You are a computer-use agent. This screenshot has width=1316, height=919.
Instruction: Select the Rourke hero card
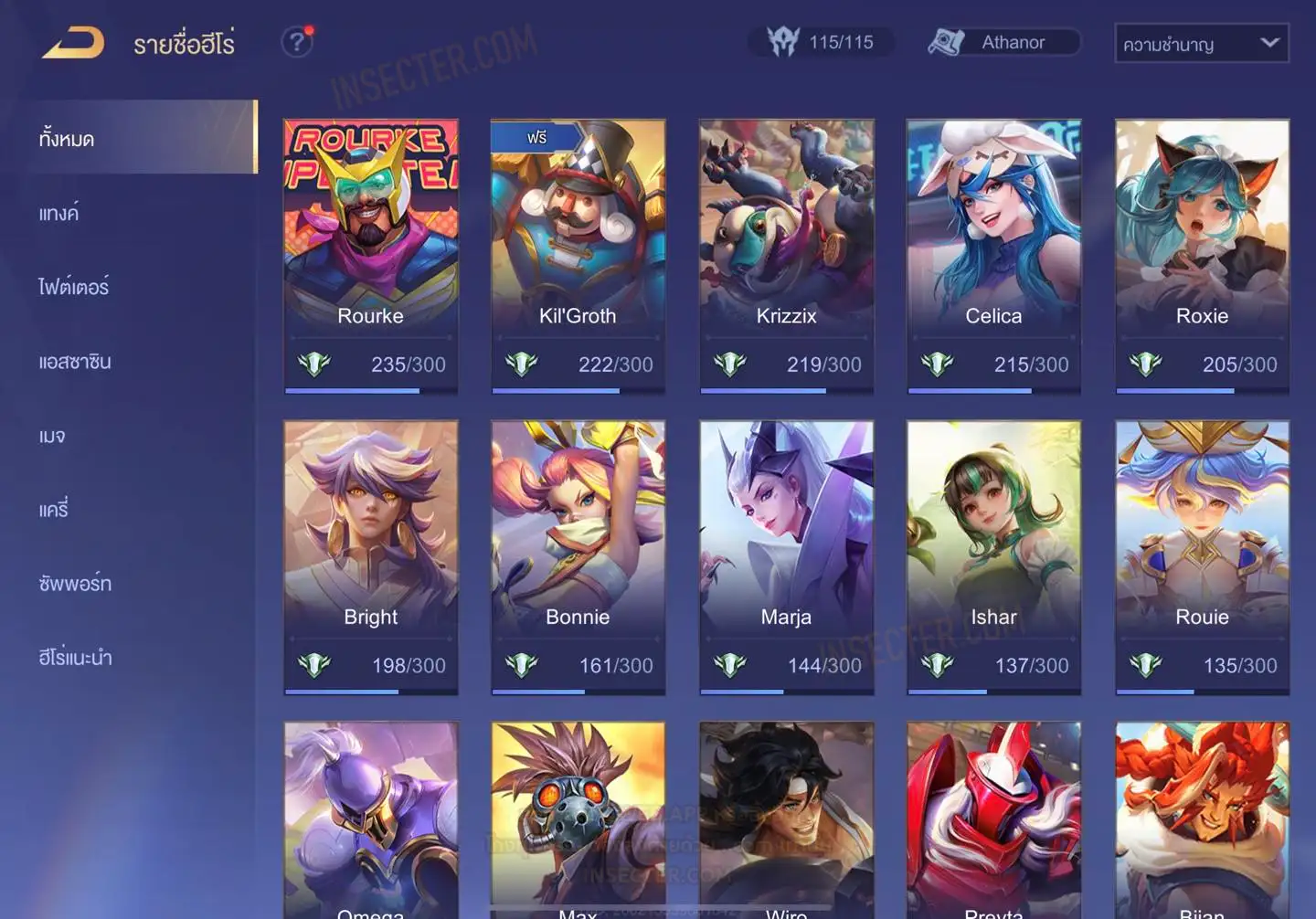370,256
